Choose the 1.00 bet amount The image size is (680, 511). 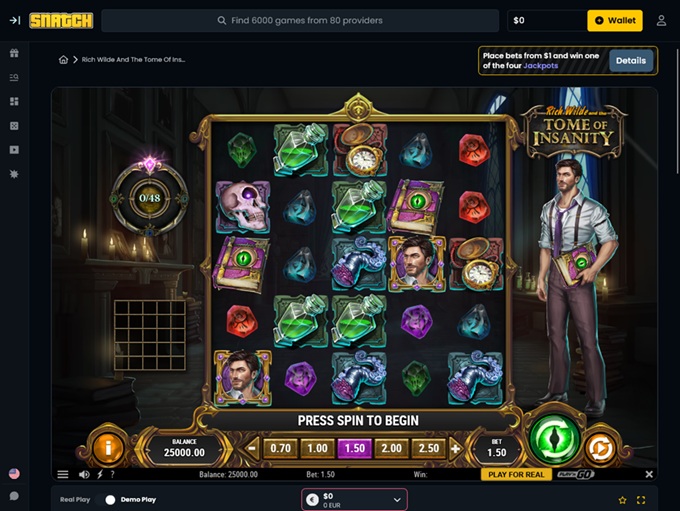[318, 449]
